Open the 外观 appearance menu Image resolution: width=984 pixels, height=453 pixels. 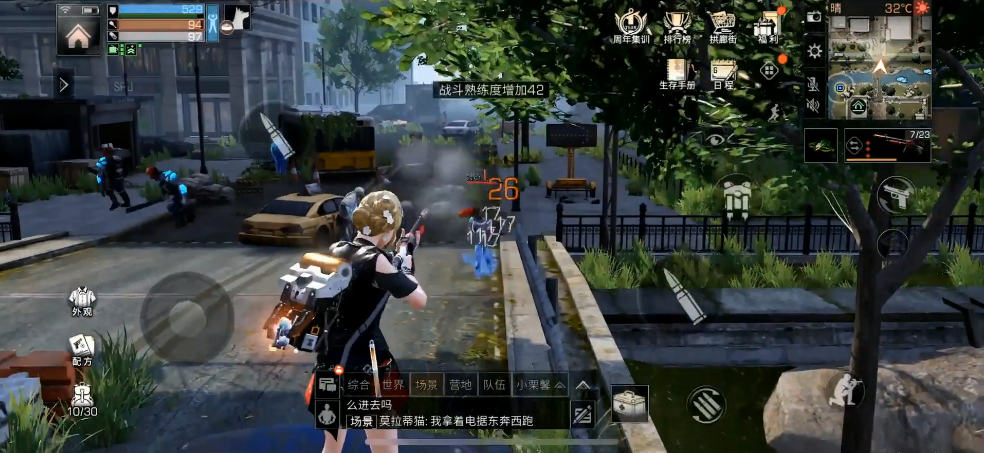coord(82,302)
